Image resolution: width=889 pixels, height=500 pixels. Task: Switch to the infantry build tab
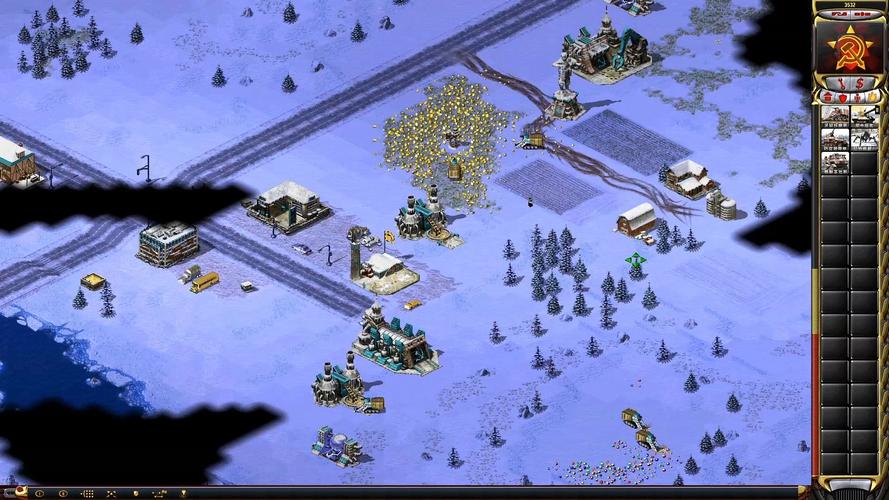click(856, 97)
